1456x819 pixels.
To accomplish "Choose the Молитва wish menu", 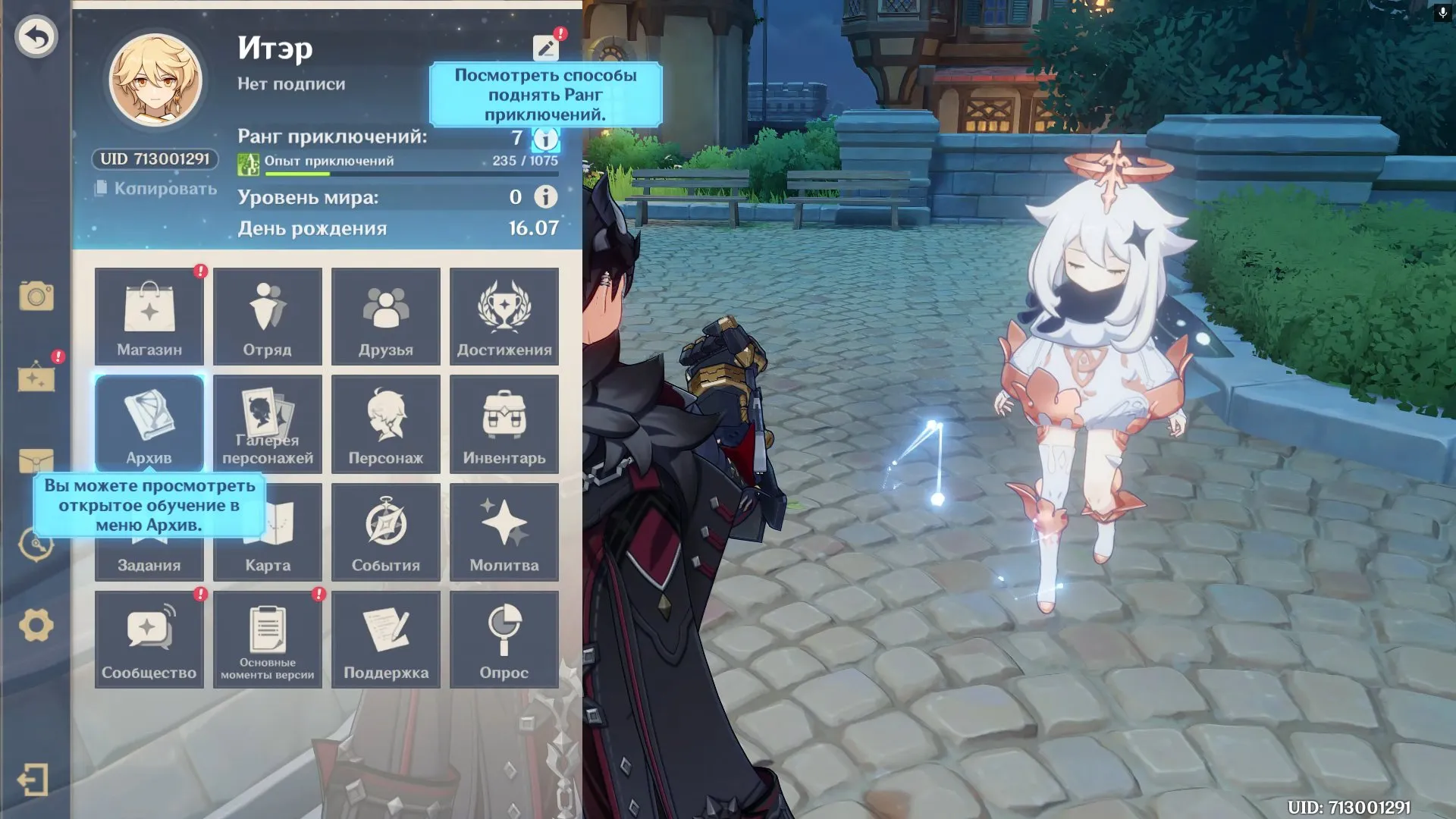I will (504, 532).
